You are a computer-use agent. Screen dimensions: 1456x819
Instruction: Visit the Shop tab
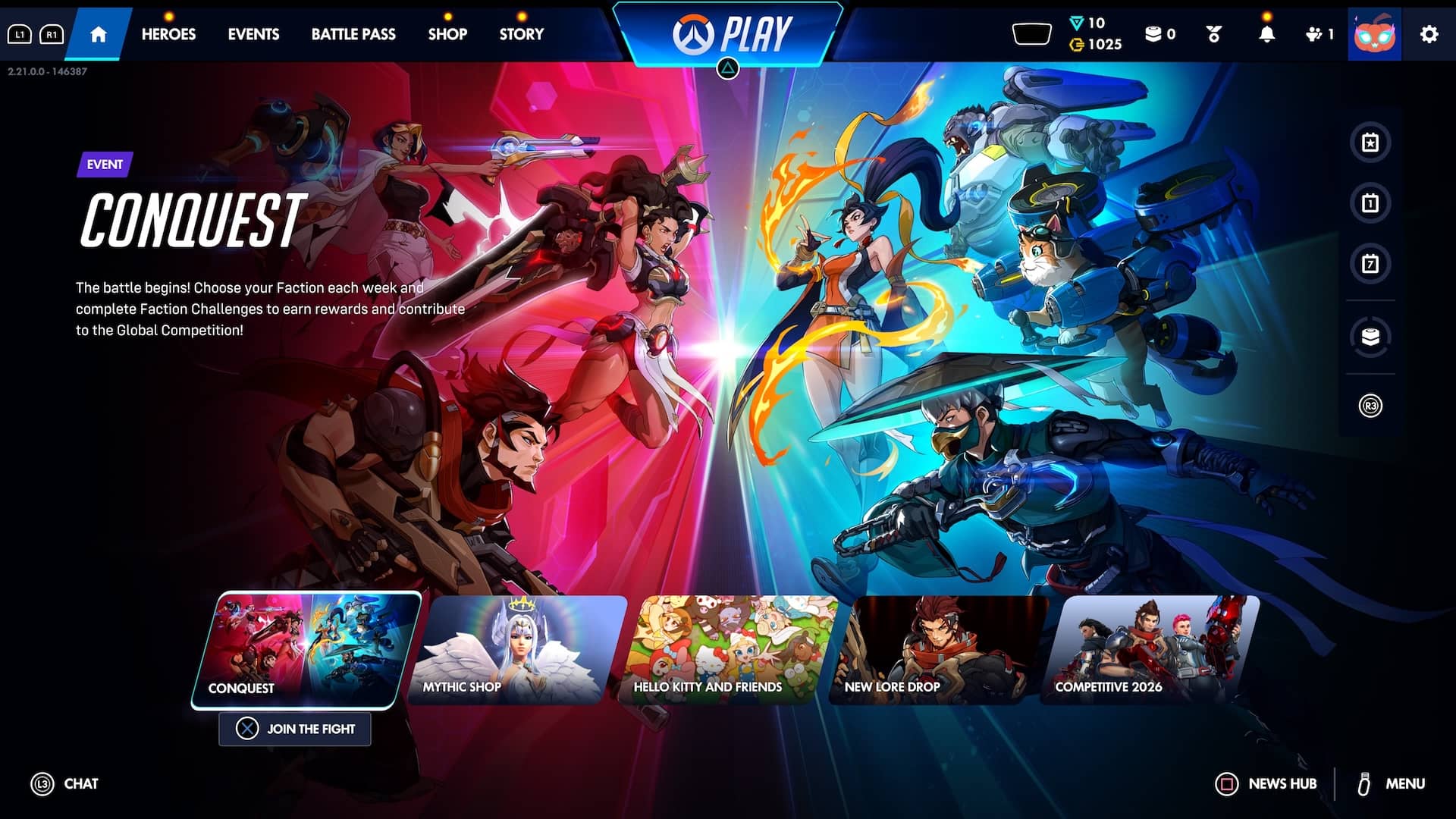(447, 34)
